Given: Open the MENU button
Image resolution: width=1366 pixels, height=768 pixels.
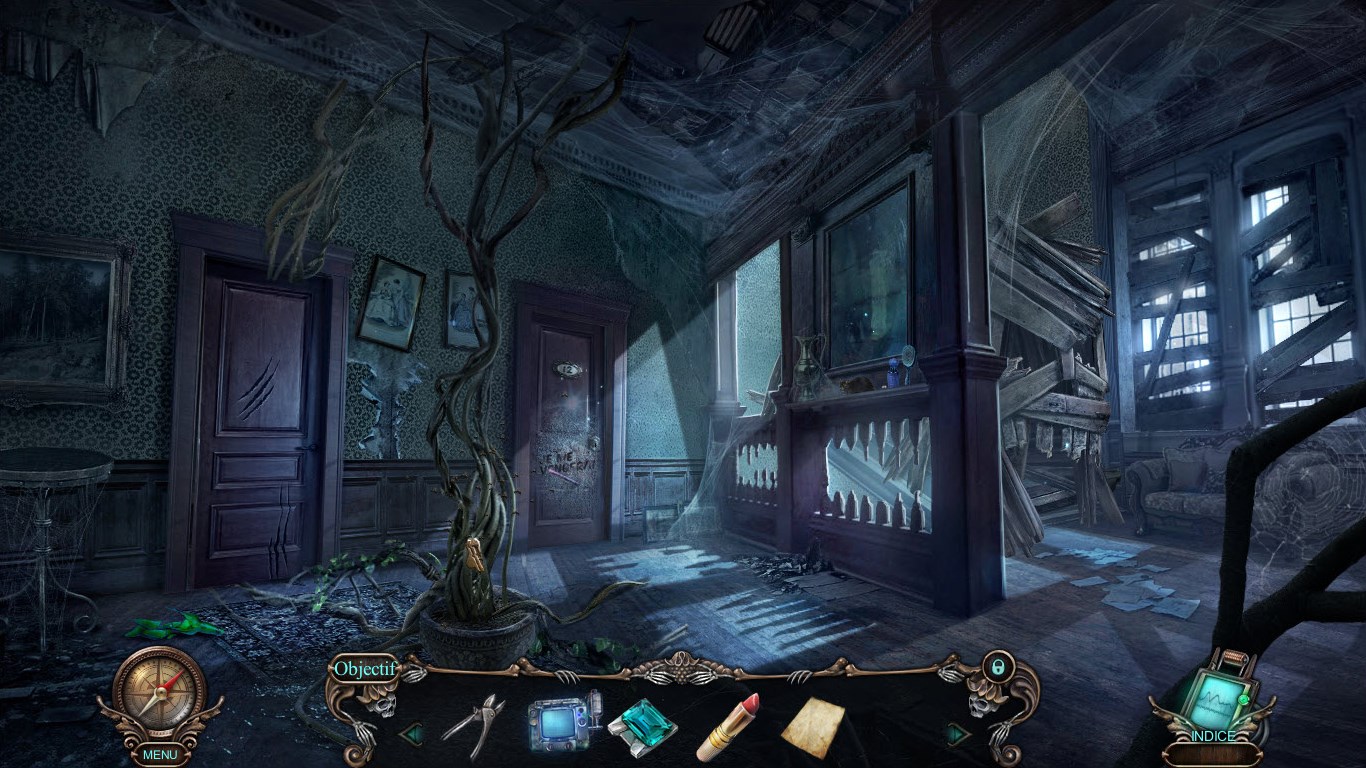Looking at the screenshot, I should 159,754.
